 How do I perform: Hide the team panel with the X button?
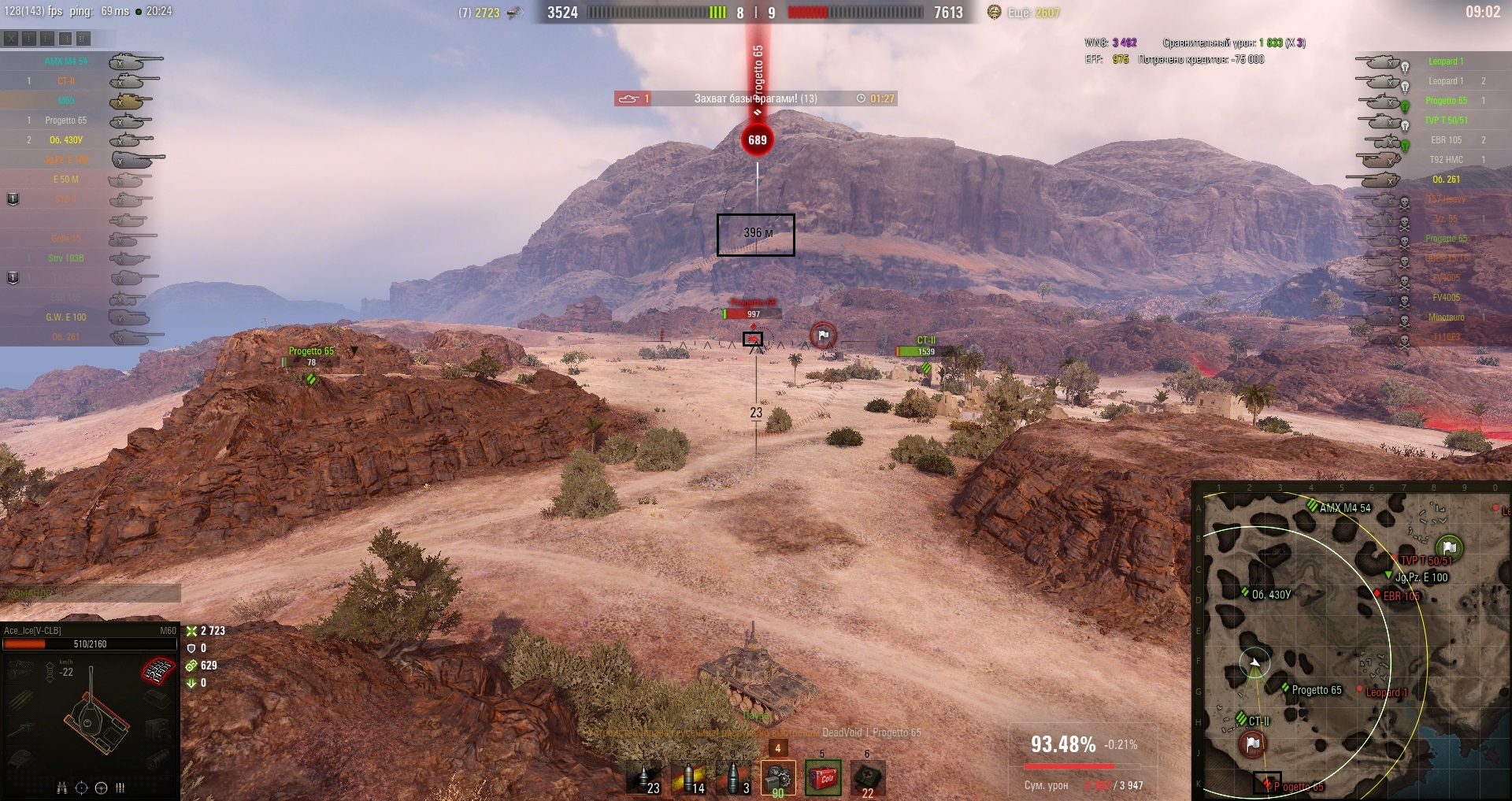(x=11, y=38)
